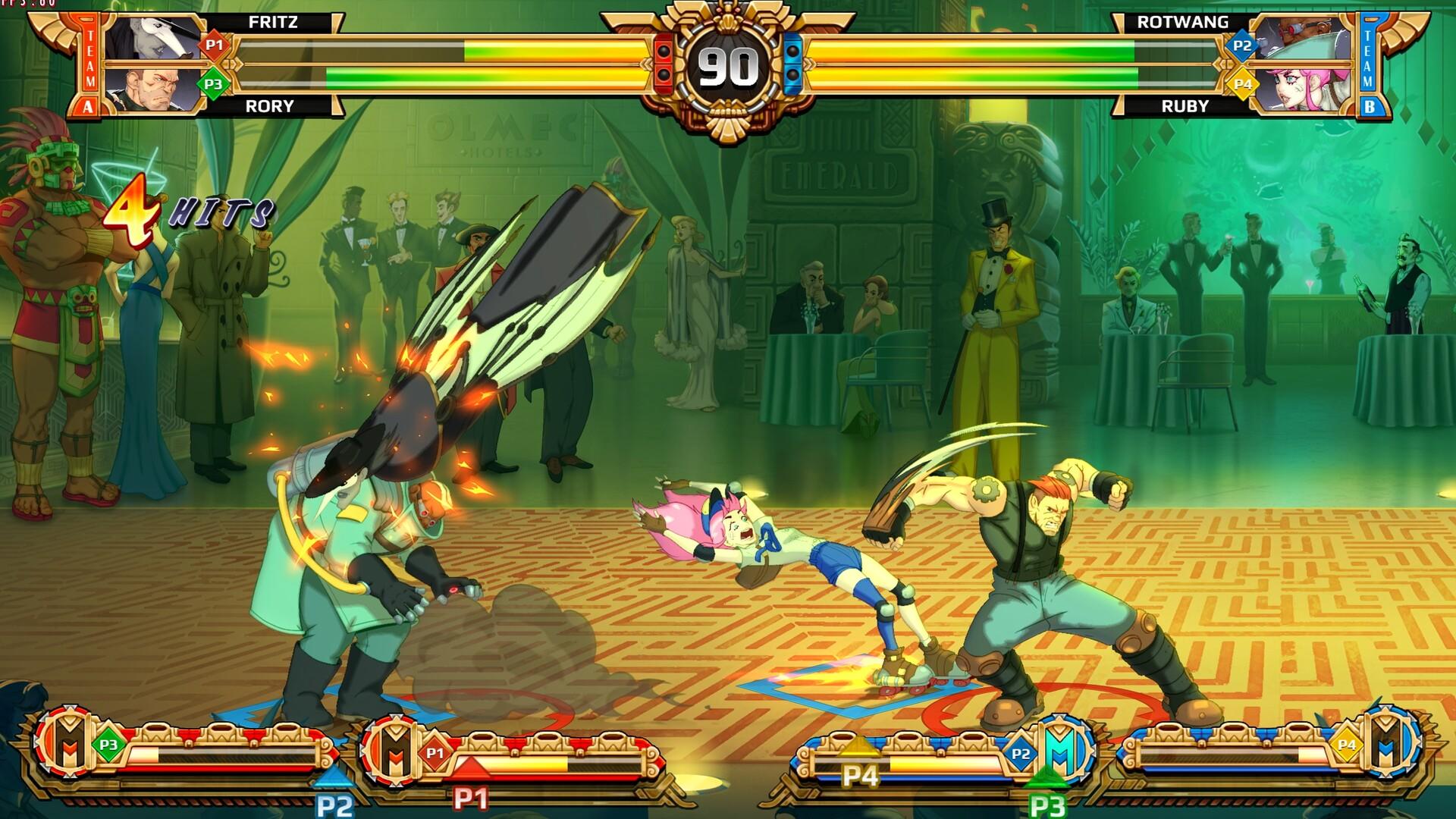Viewport: 1456px width, 819px height.
Task: Toggle the blue P2 indicator badge
Action: (x=1241, y=47)
